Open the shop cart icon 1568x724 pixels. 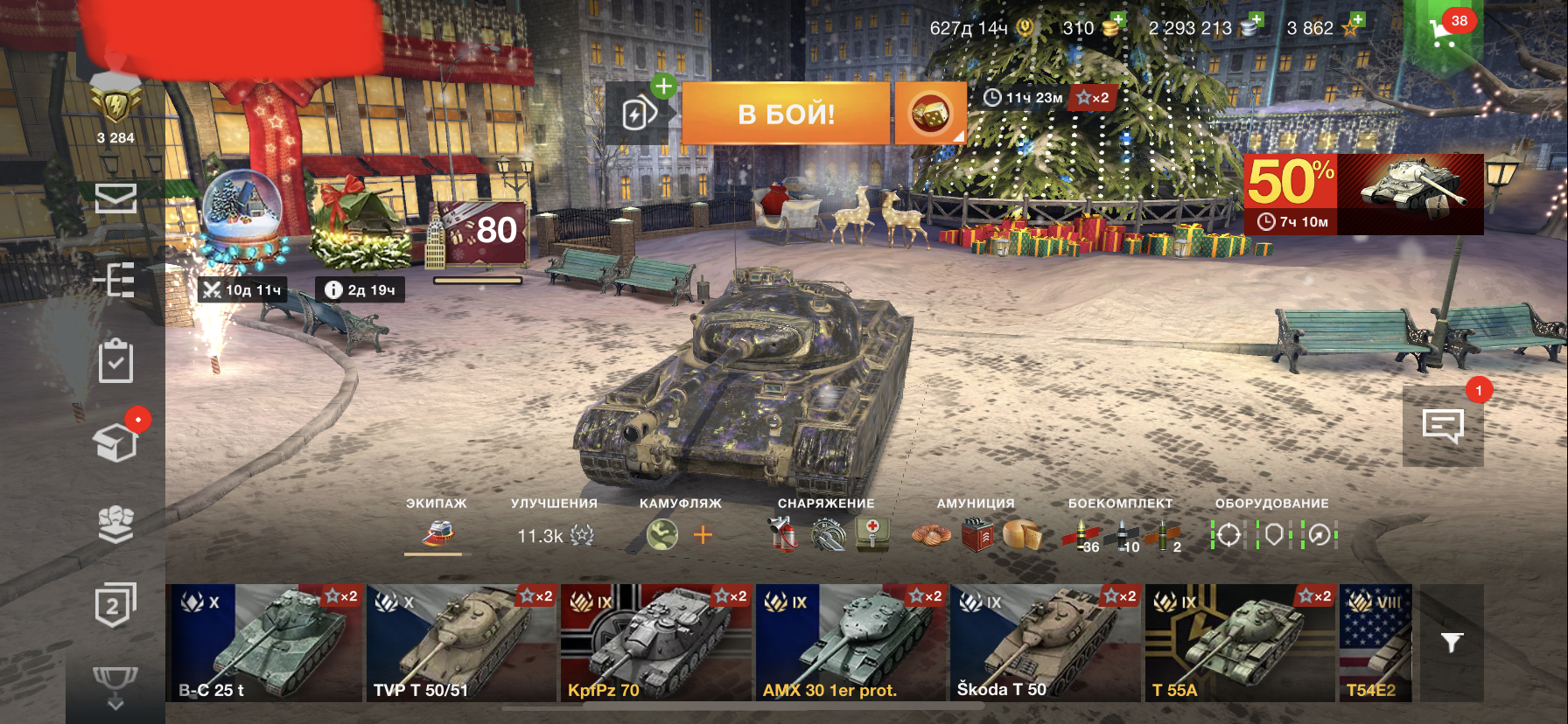(1443, 34)
